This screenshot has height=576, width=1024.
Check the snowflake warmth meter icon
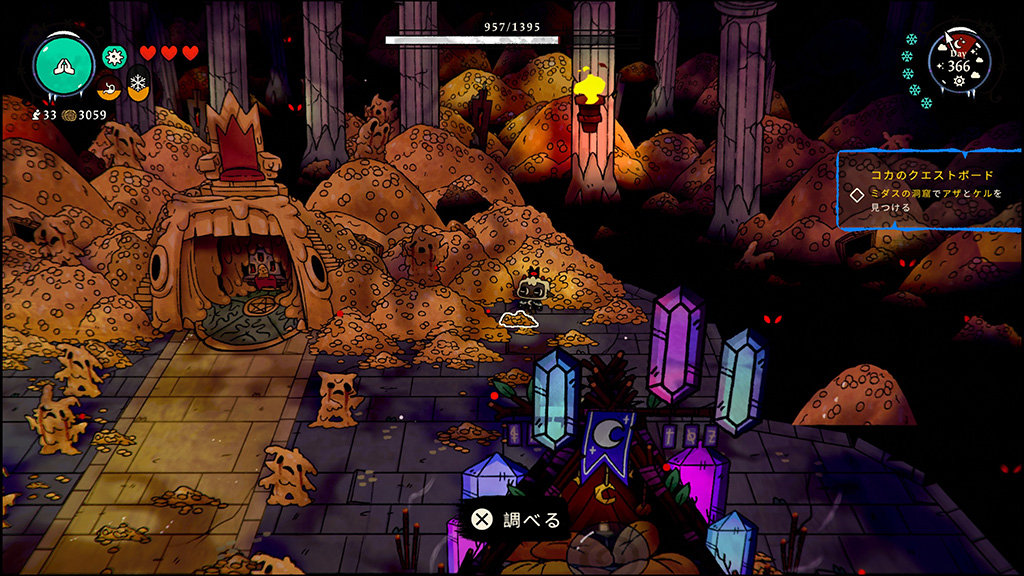click(x=137, y=85)
